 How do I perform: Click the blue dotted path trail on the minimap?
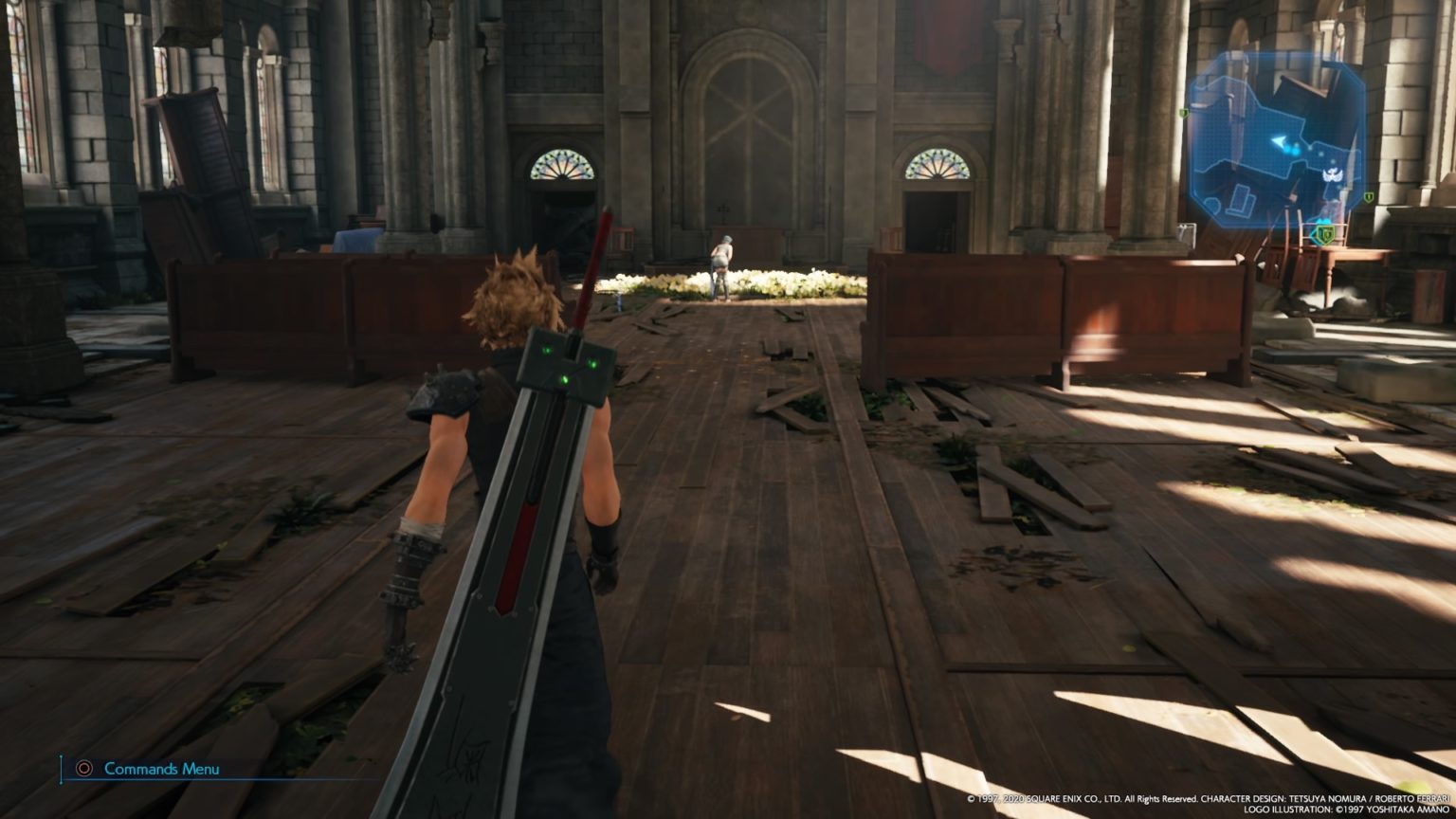coord(1319,155)
